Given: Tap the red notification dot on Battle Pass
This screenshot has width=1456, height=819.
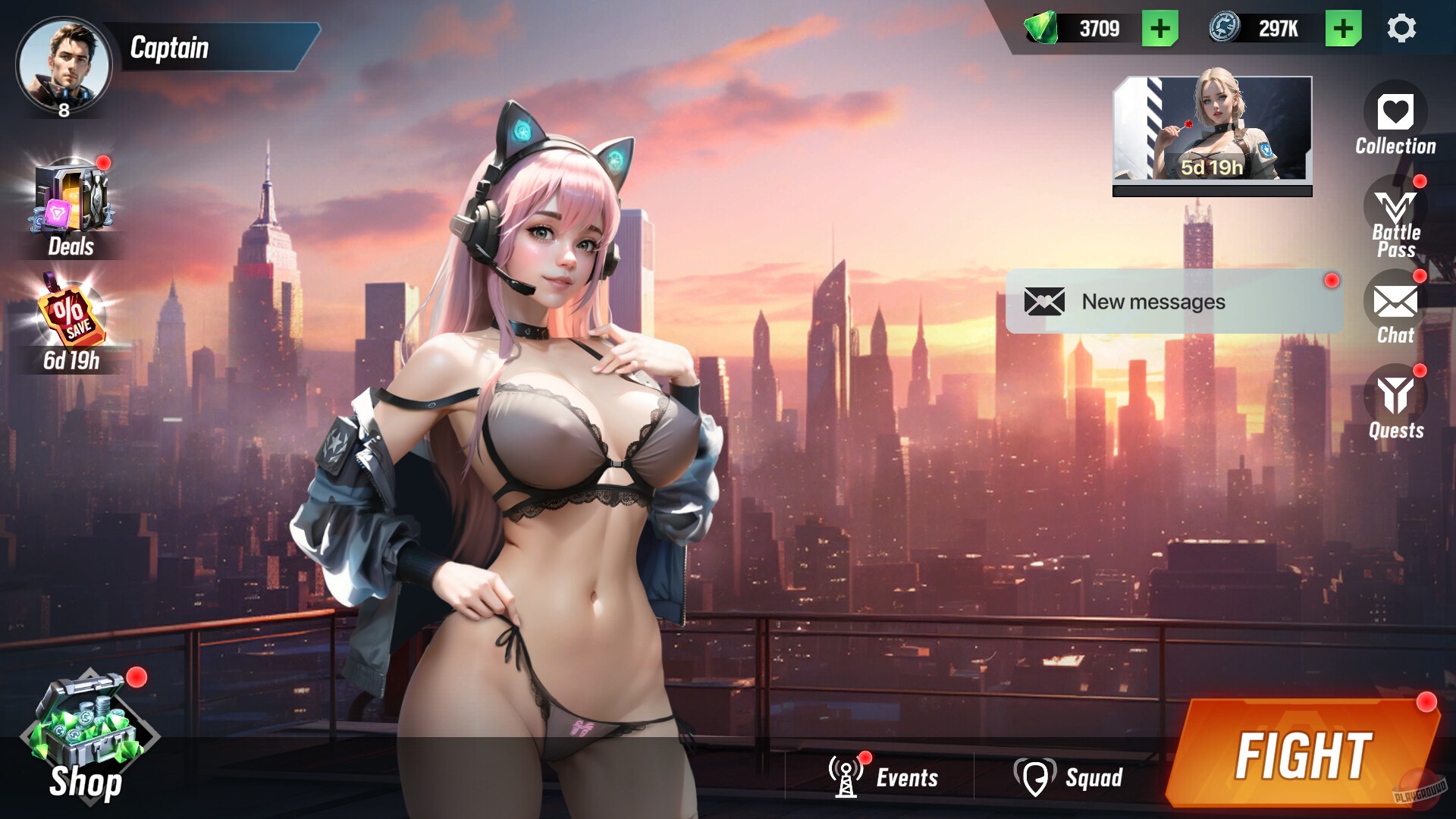Looking at the screenshot, I should pos(1418,180).
